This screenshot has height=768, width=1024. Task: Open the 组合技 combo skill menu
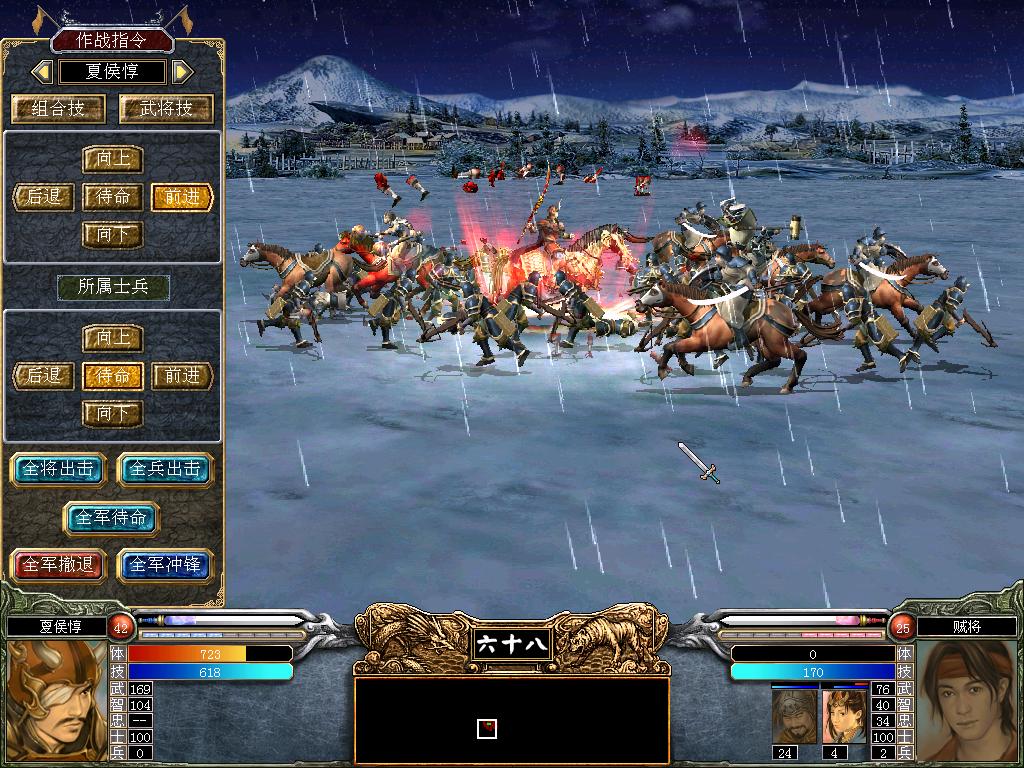click(59, 109)
